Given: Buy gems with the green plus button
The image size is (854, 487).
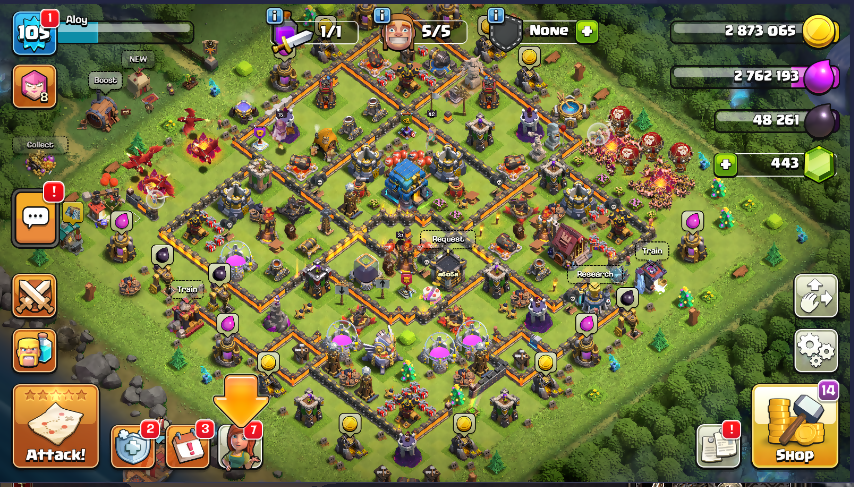Looking at the screenshot, I should pos(724,163).
